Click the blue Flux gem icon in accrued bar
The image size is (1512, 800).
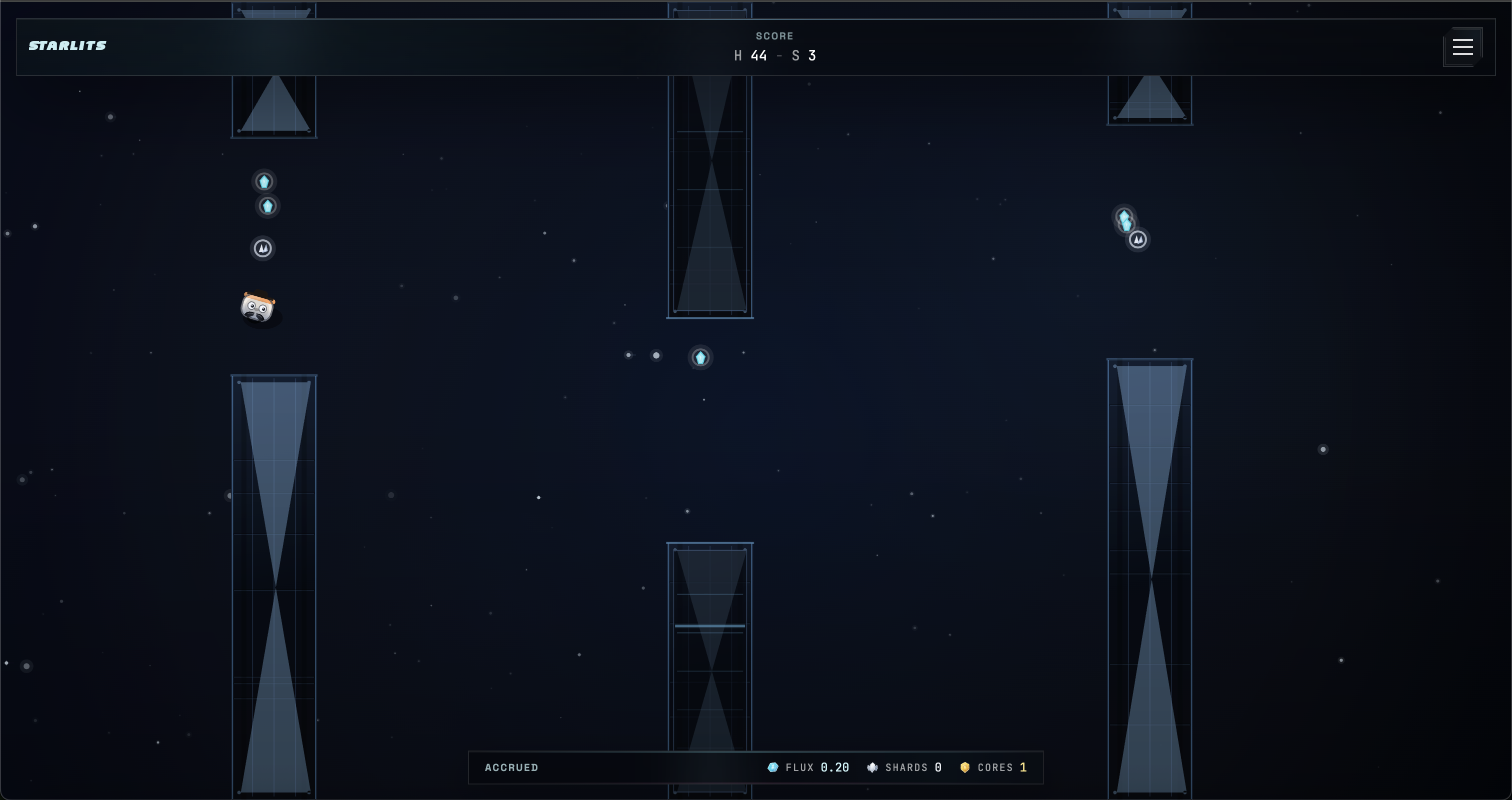click(x=773, y=767)
